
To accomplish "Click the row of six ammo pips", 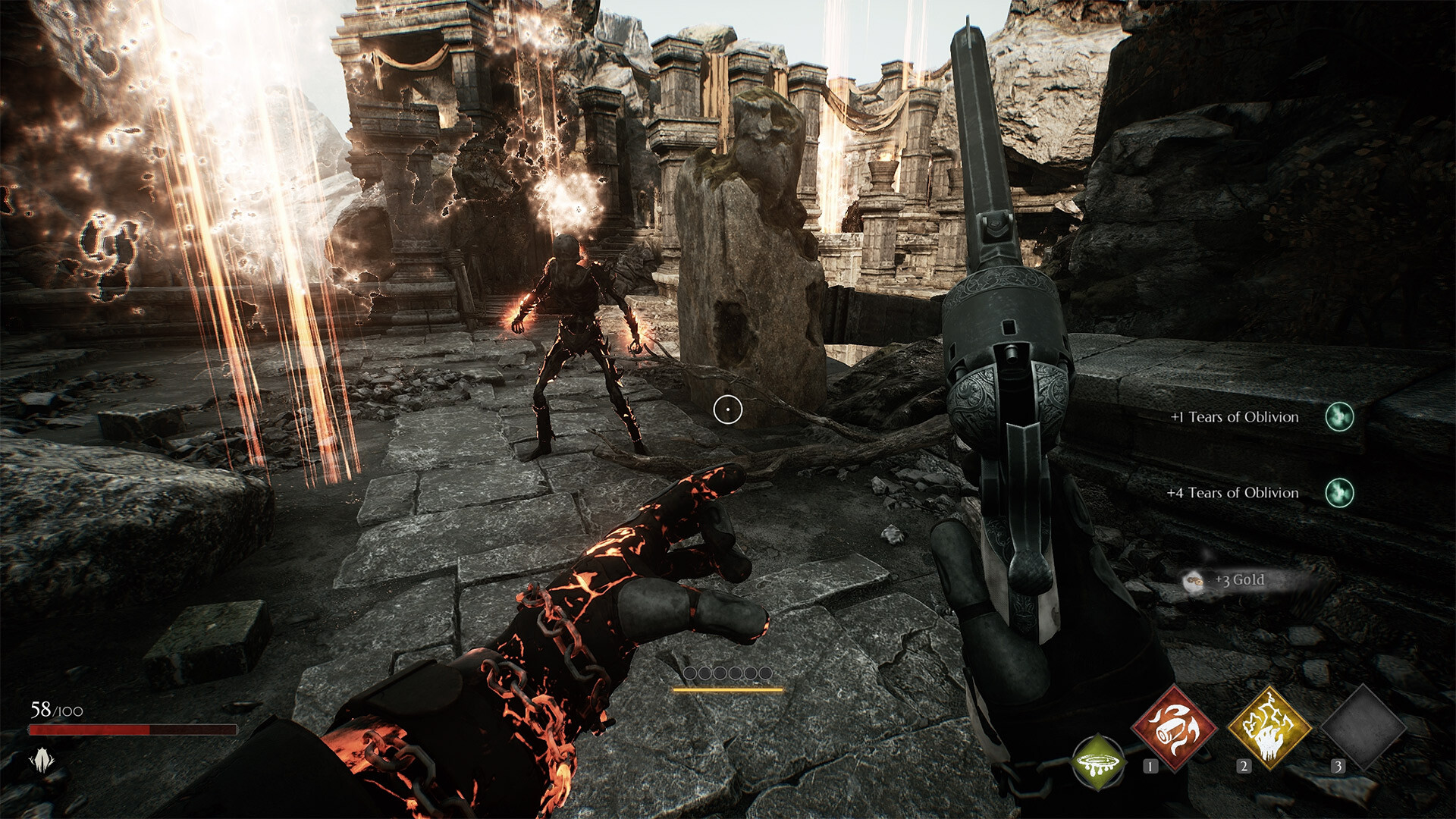I will (x=730, y=672).
